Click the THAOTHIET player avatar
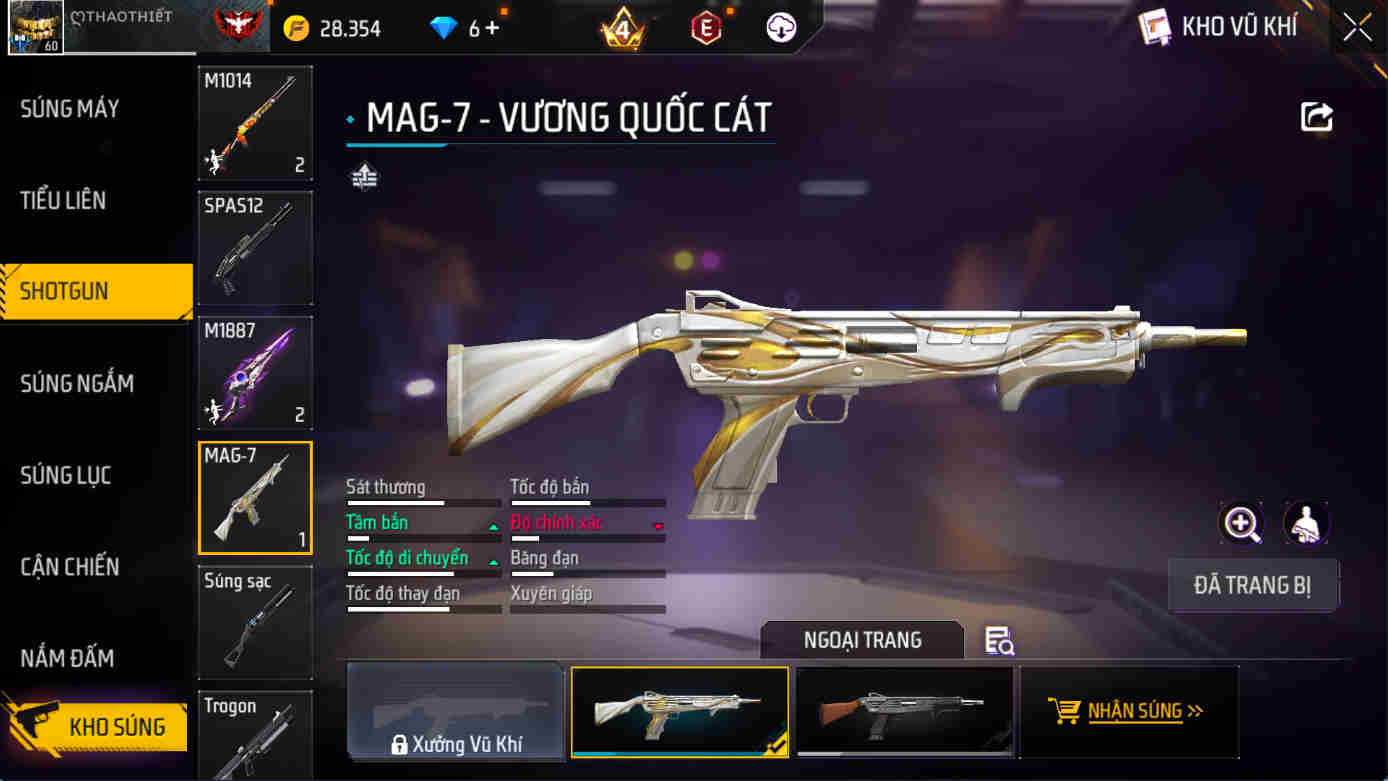Image resolution: width=1388 pixels, height=781 pixels. click(x=34, y=27)
